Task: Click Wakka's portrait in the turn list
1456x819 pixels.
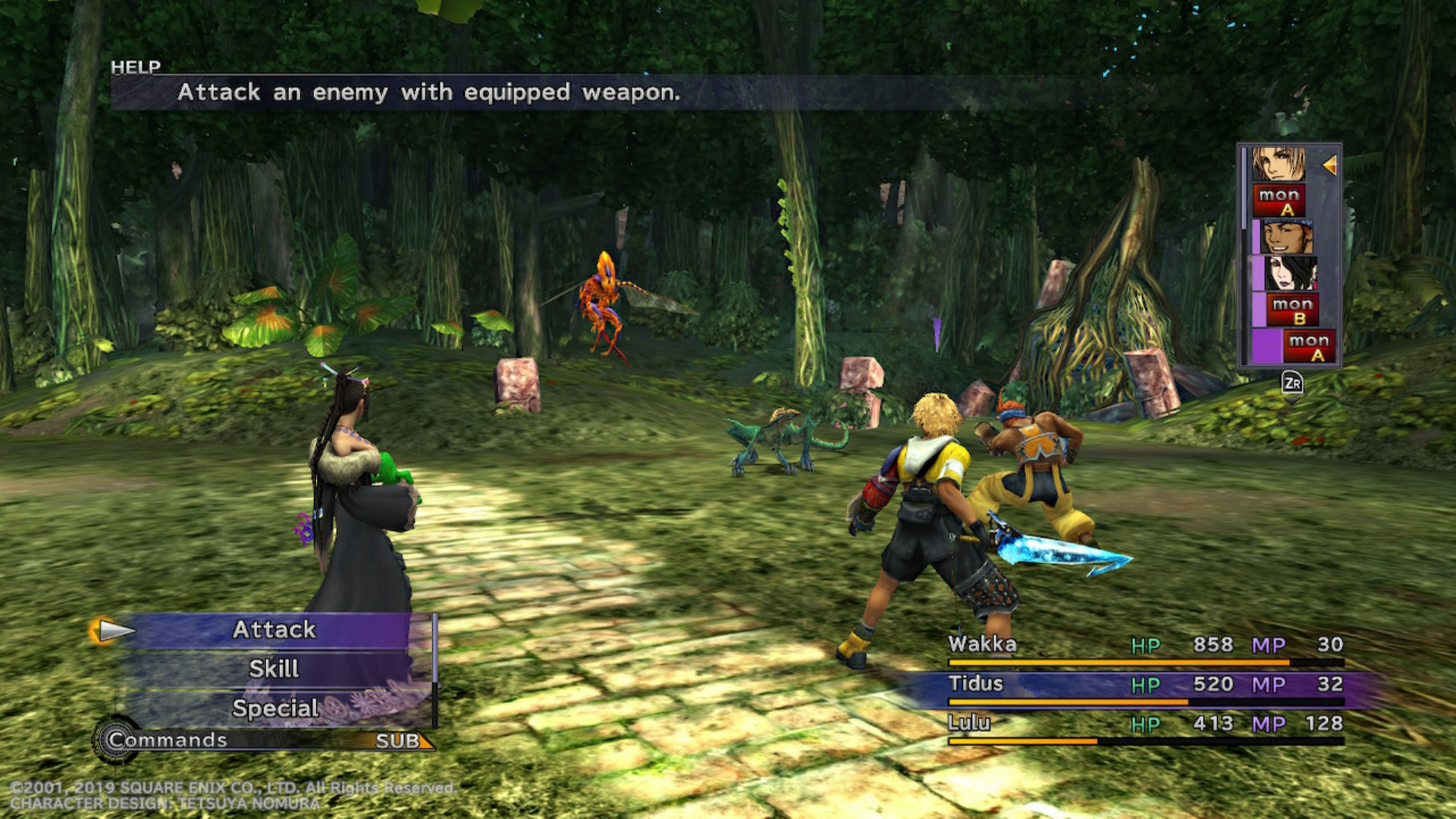Action: coord(1287,237)
